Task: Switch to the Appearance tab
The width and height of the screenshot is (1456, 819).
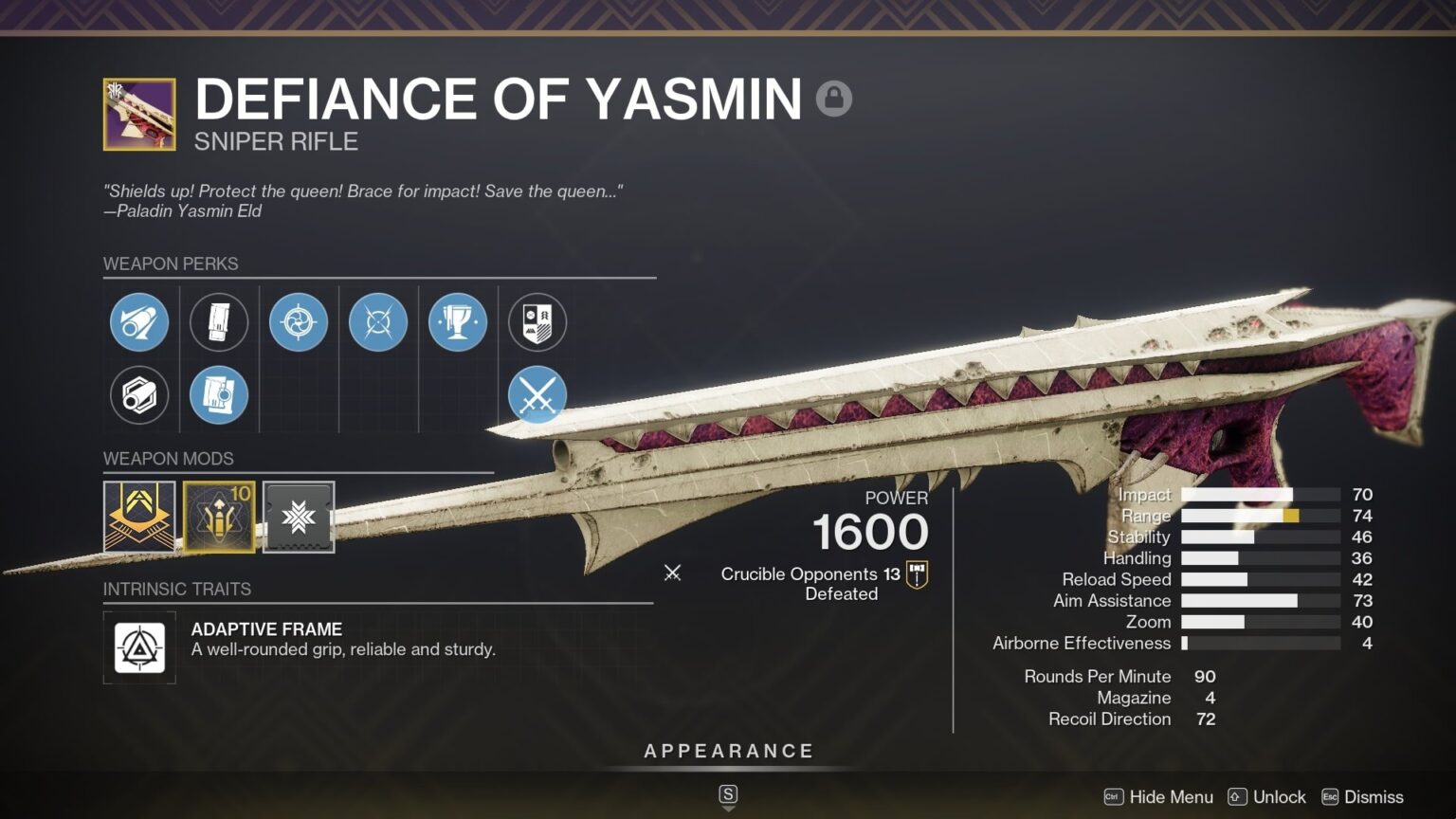Action: (x=728, y=750)
